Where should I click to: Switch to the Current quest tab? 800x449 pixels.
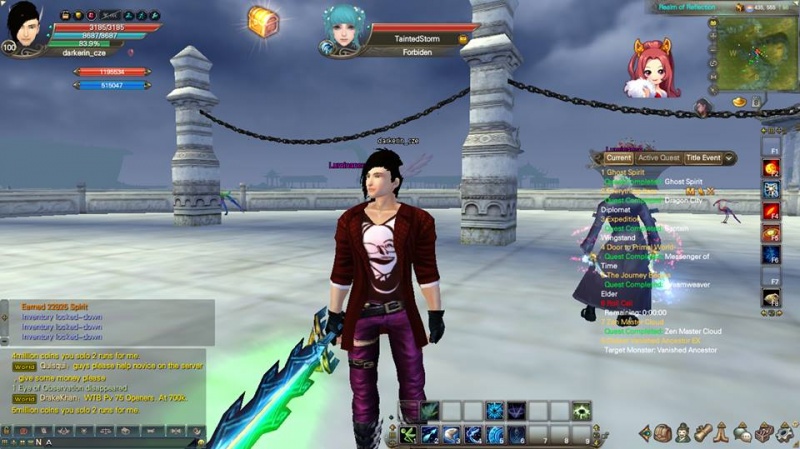tap(618, 158)
